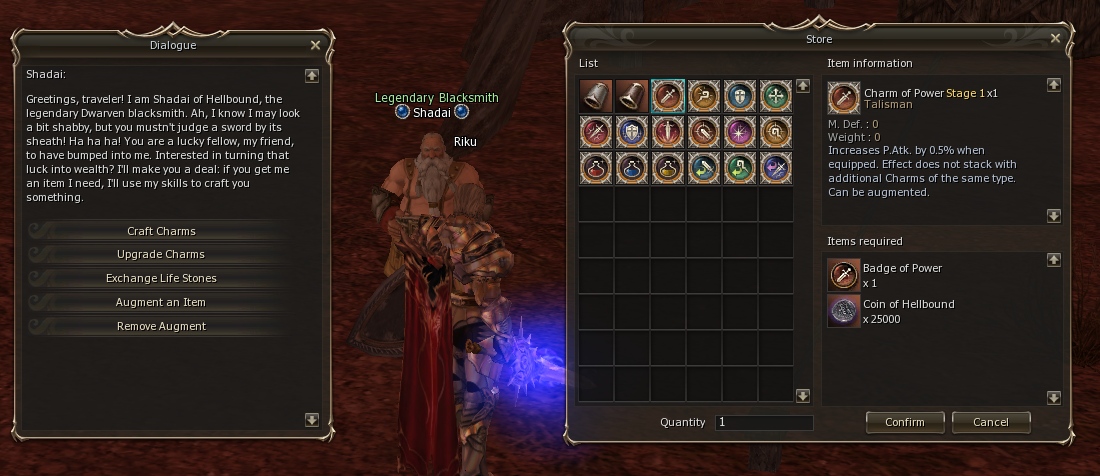
Task: Click the Coin of Hellbound required item
Action: [x=844, y=311]
